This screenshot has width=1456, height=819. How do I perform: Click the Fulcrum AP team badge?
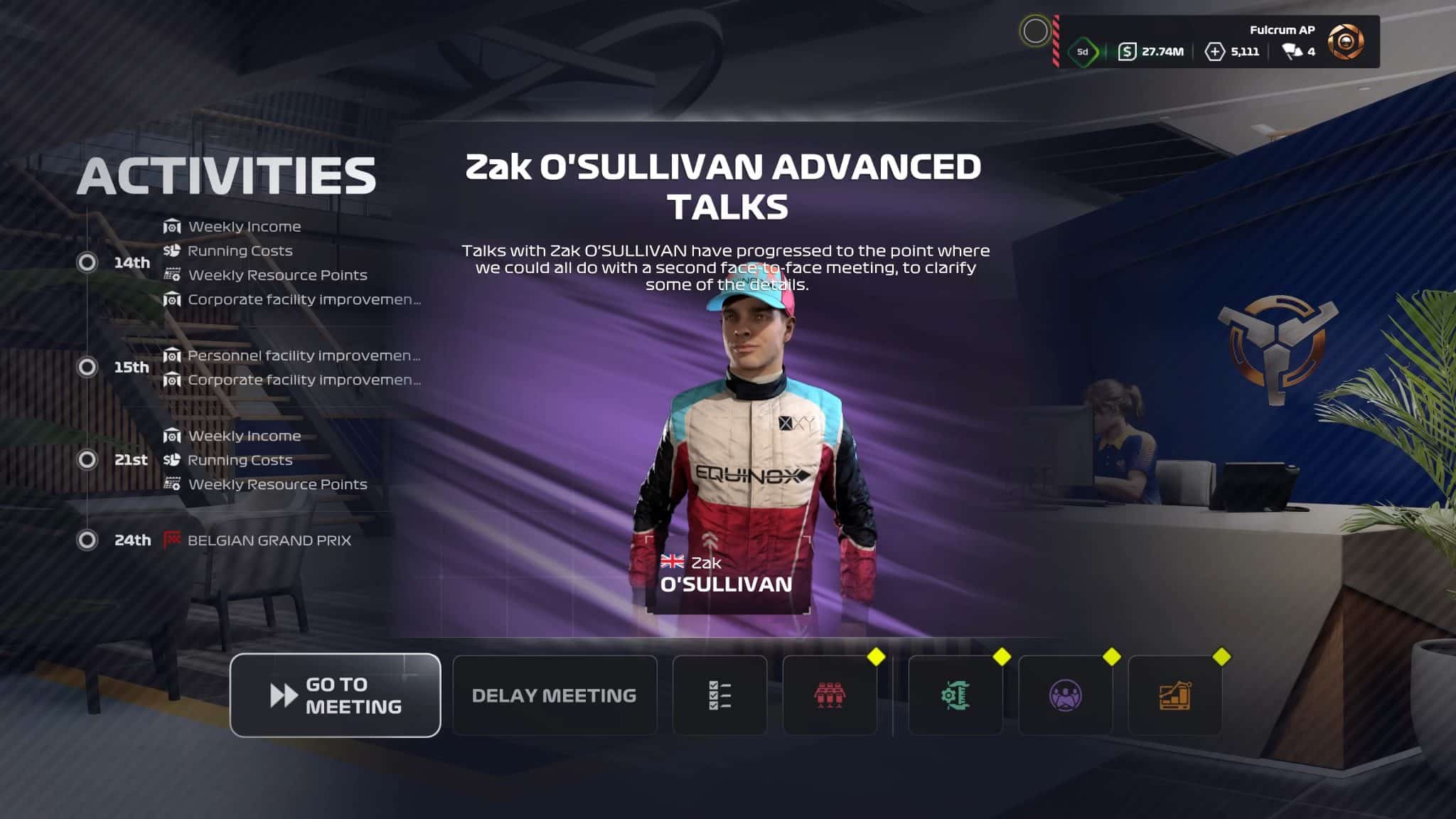point(1346,42)
